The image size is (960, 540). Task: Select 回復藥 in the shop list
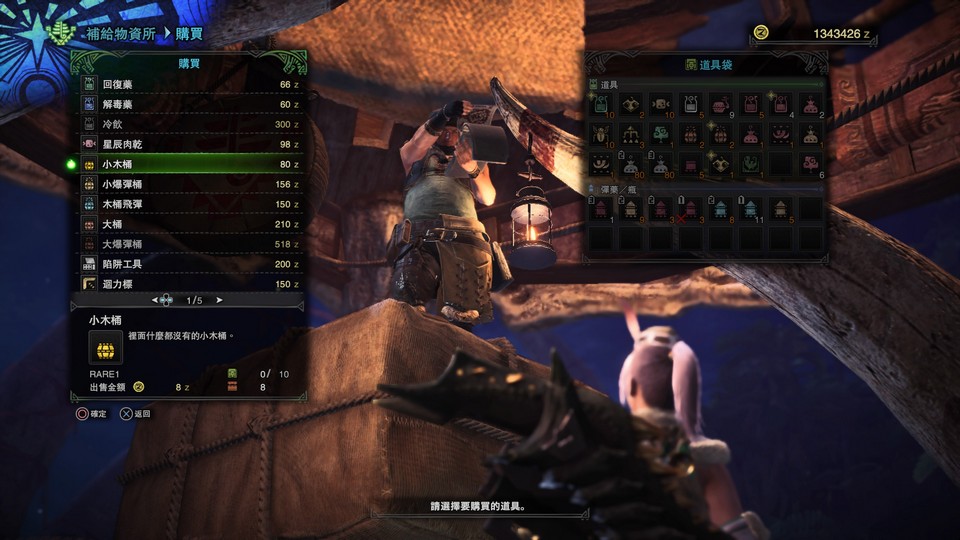190,85
